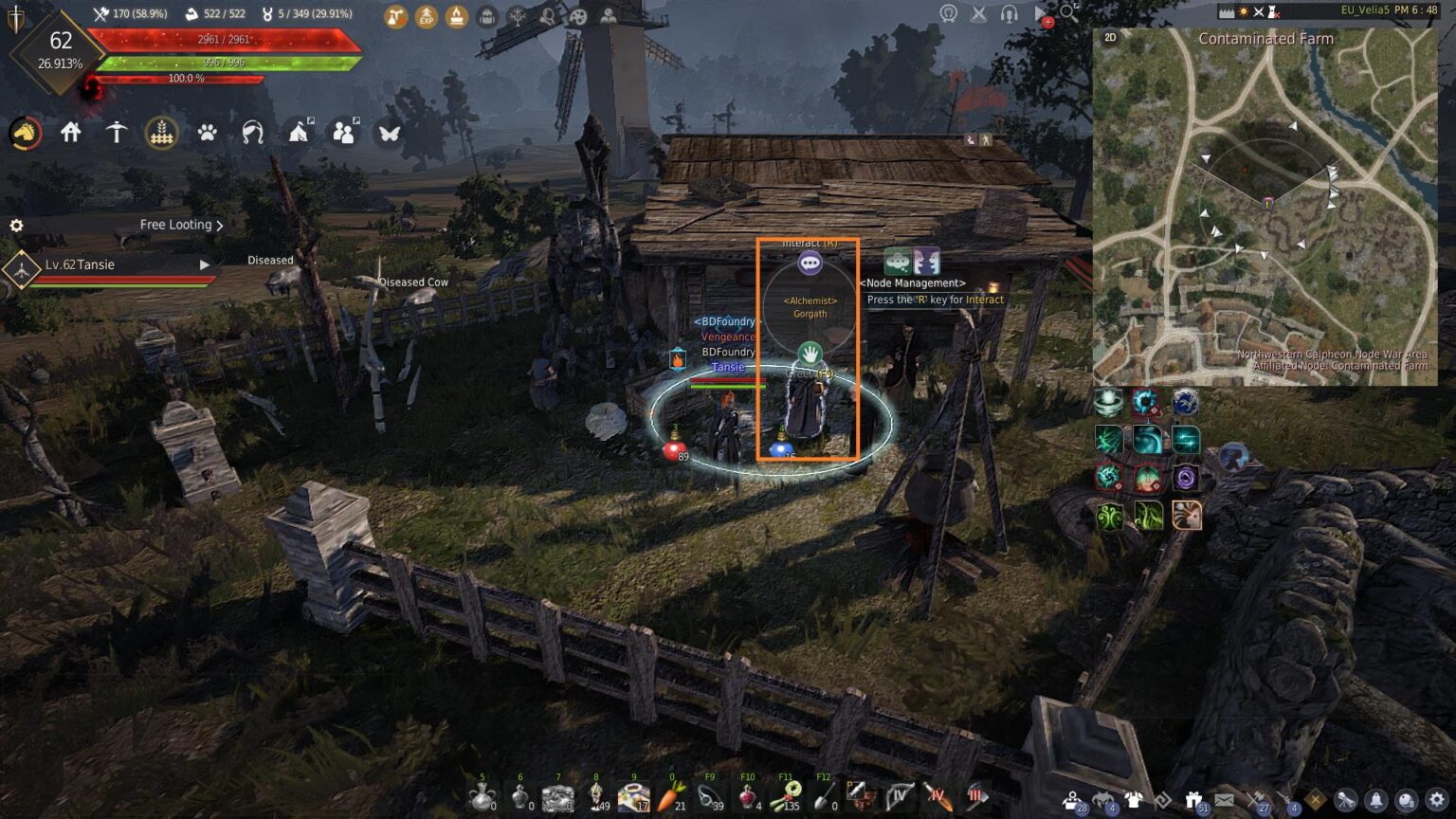Click the EXP boost icon

tap(427, 16)
